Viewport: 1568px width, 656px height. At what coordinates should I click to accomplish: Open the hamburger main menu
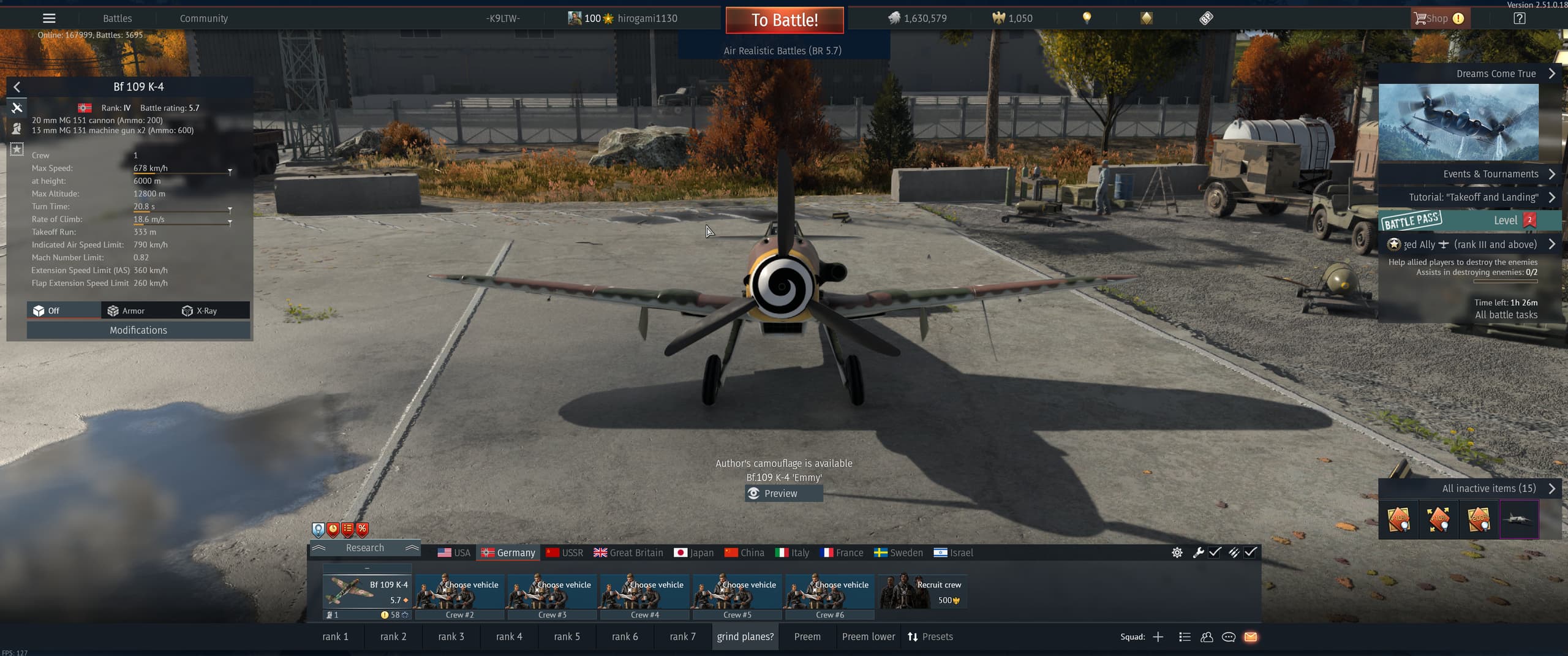click(49, 18)
